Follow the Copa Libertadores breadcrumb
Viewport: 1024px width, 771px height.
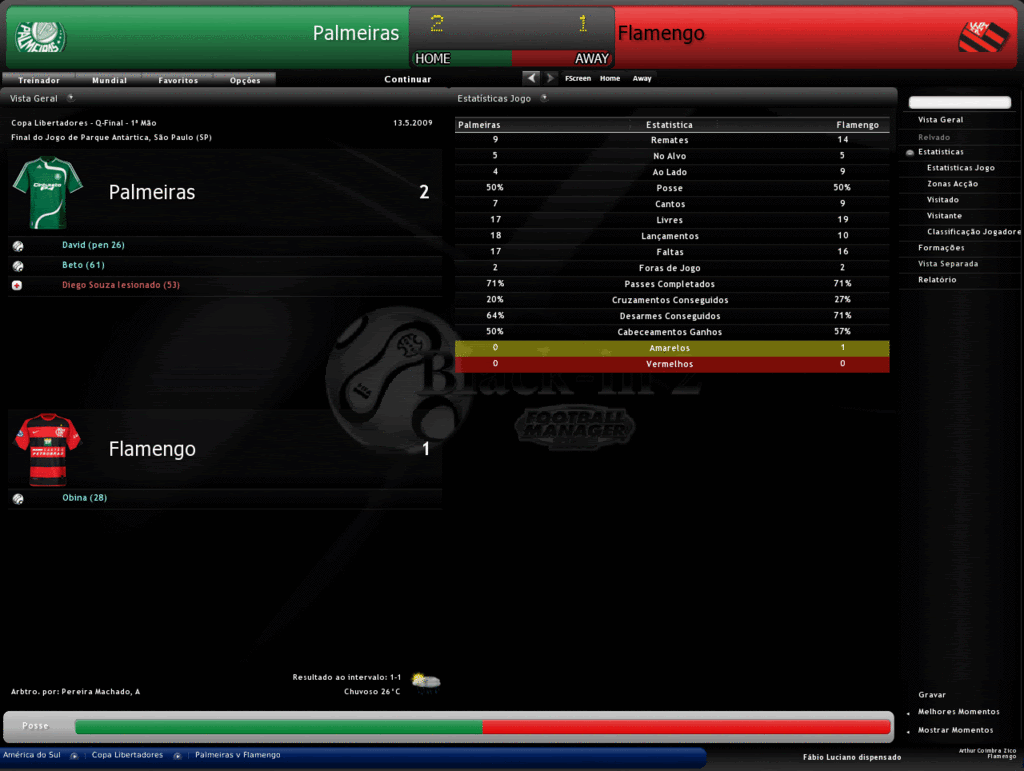tap(127, 755)
